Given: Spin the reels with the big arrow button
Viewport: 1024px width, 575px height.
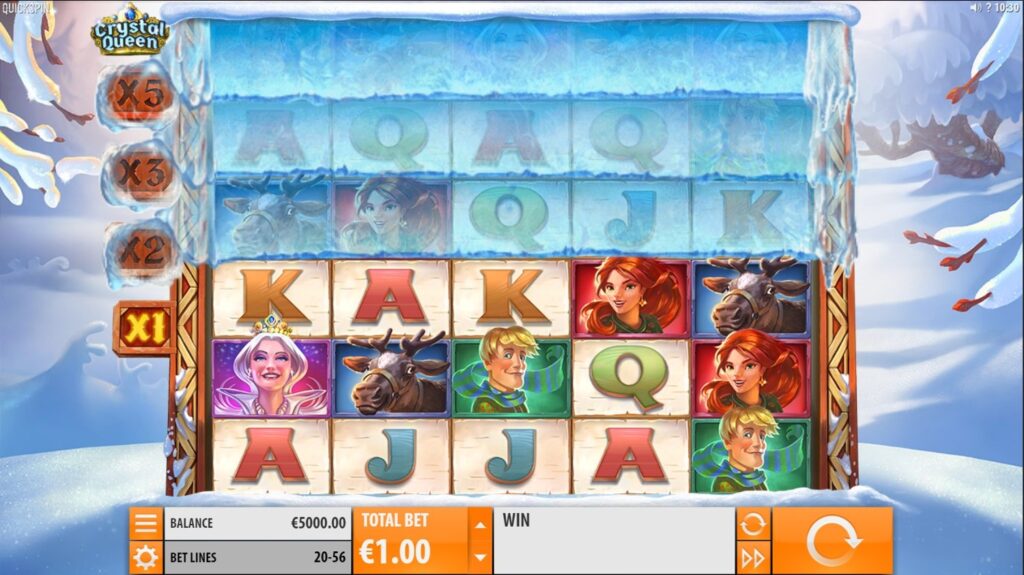Looking at the screenshot, I should (832, 540).
